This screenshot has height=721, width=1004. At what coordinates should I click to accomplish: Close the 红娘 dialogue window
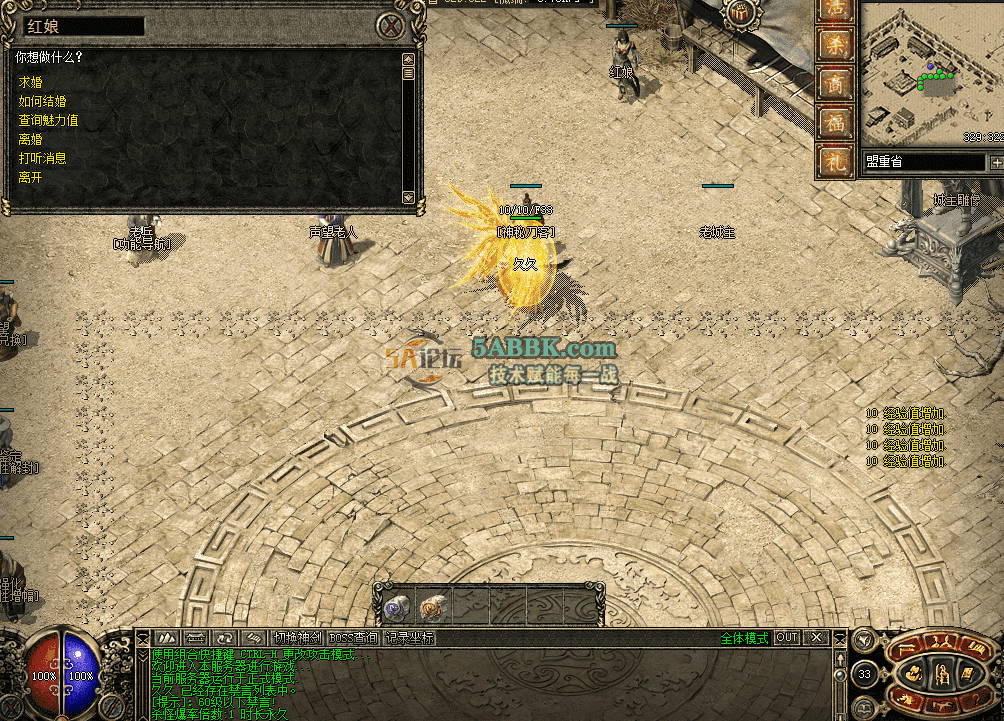coord(391,26)
